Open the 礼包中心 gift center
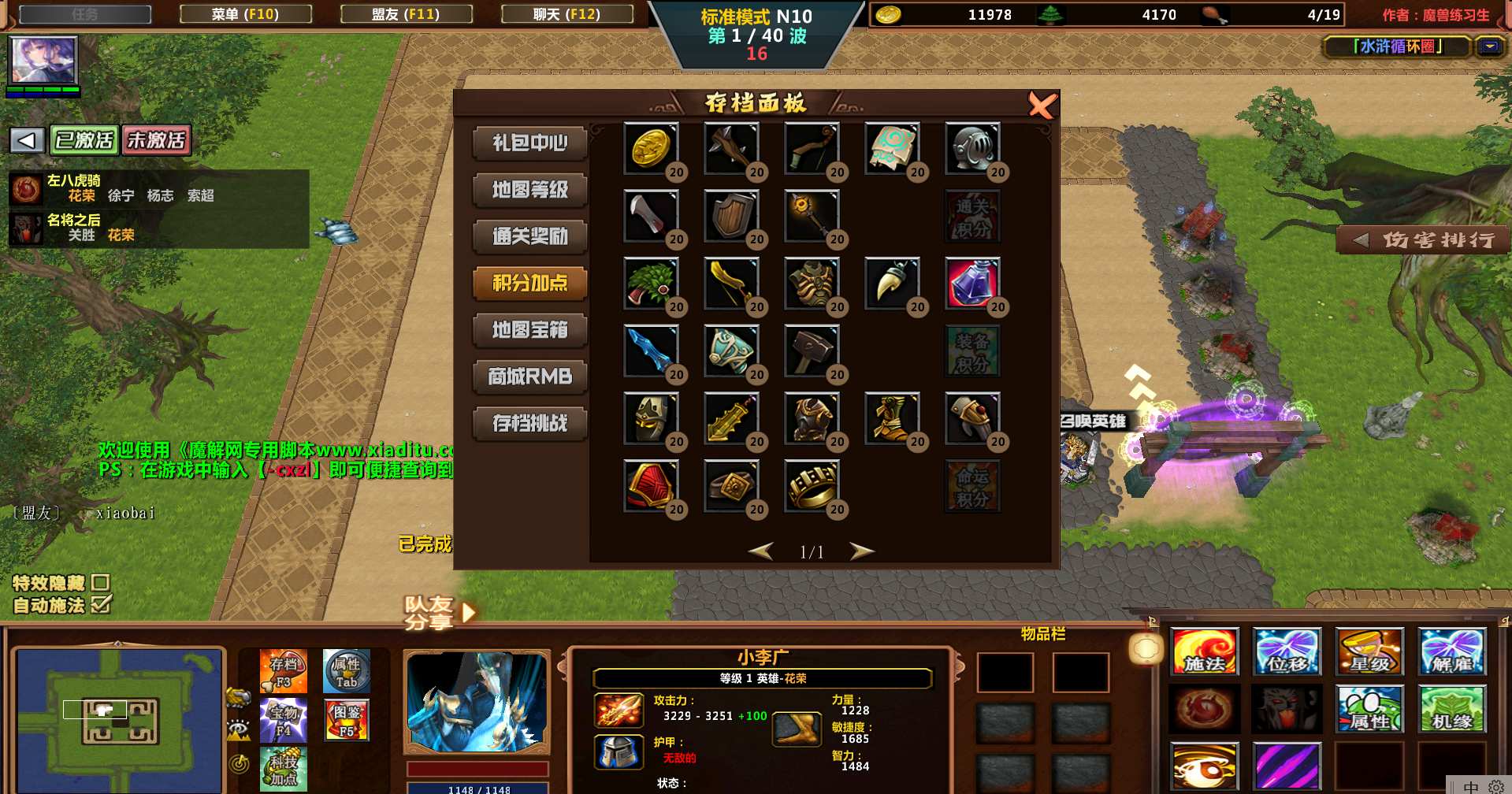This screenshot has height=794, width=1512. coord(529,143)
